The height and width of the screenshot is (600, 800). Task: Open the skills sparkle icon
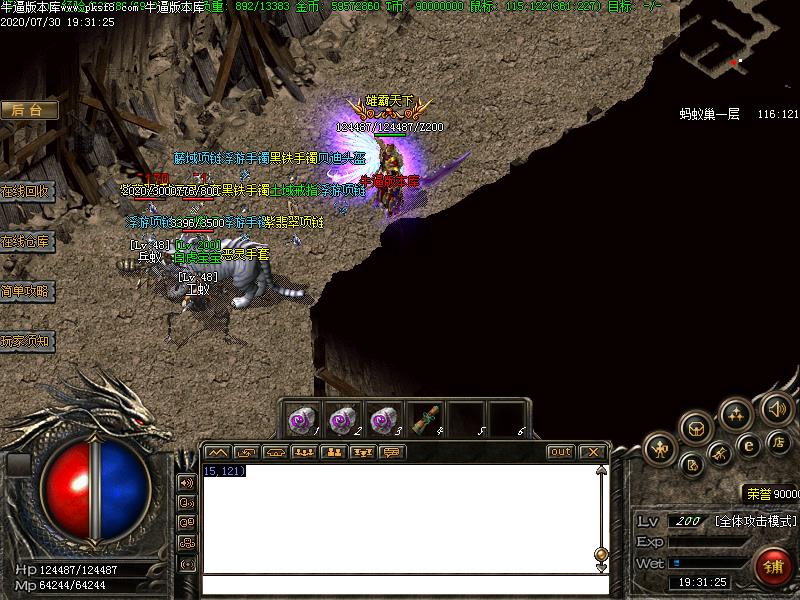[x=736, y=413]
